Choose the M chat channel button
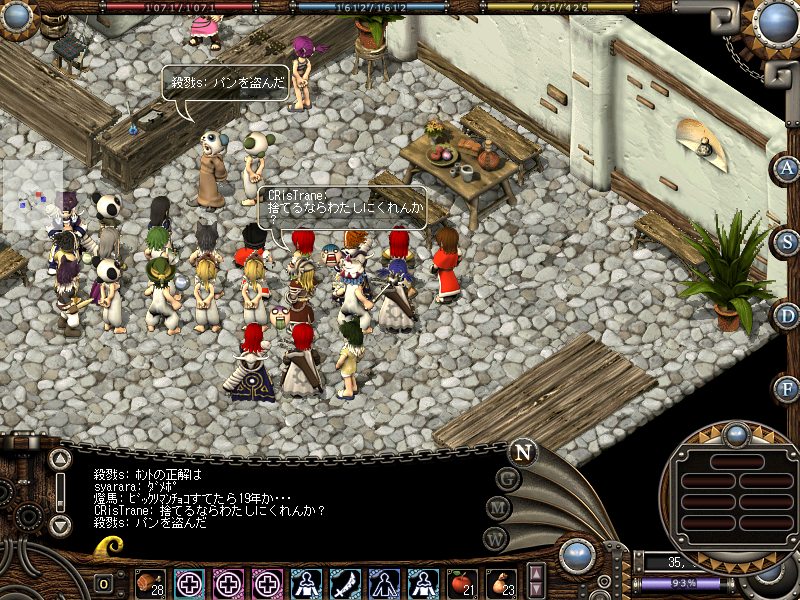 coord(499,507)
